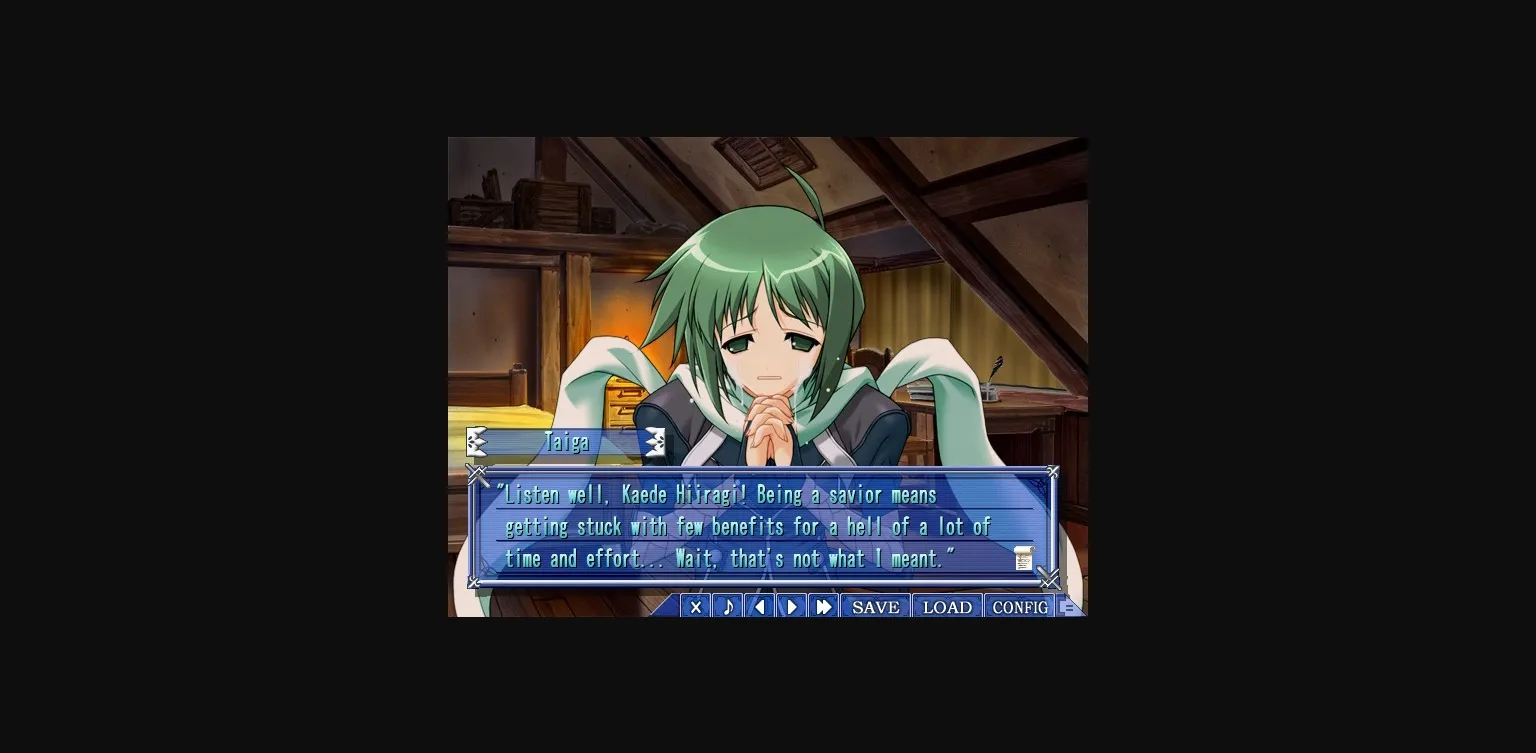Start auto-read mode with the right arrow icon
Viewport: 1536px width, 753px height.
791,606
